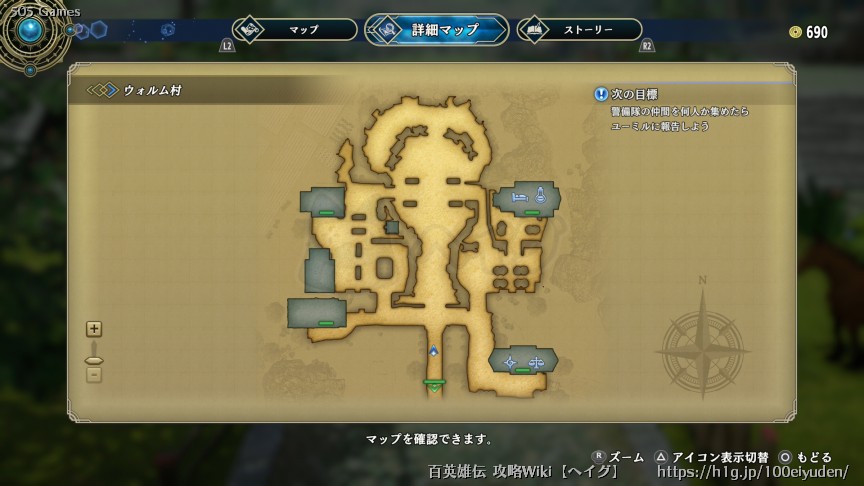Zoom in with the plus button
Image resolution: width=864 pixels, height=486 pixels.
[94, 328]
